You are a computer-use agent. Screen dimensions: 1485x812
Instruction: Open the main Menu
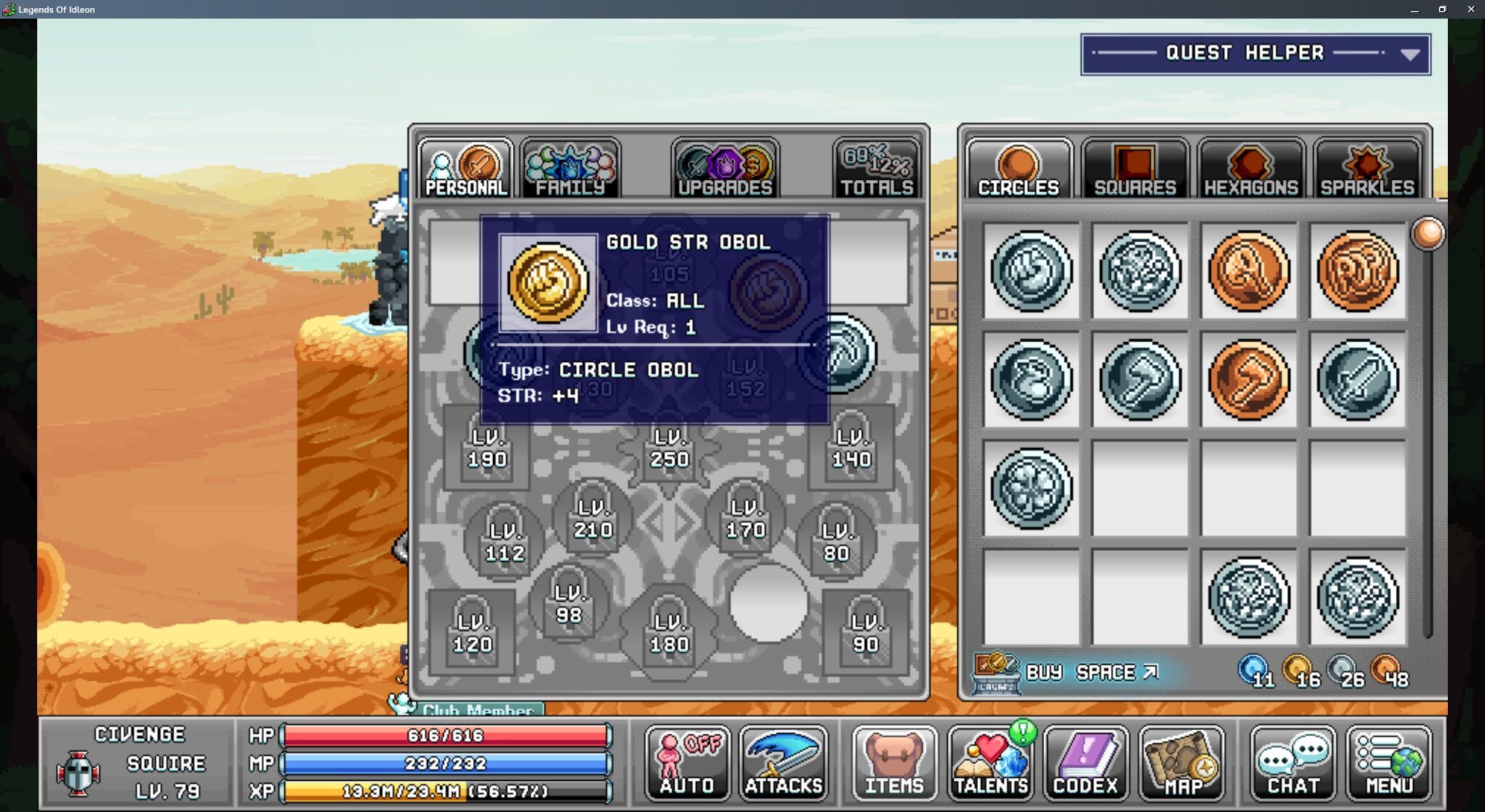pyautogui.click(x=1389, y=763)
